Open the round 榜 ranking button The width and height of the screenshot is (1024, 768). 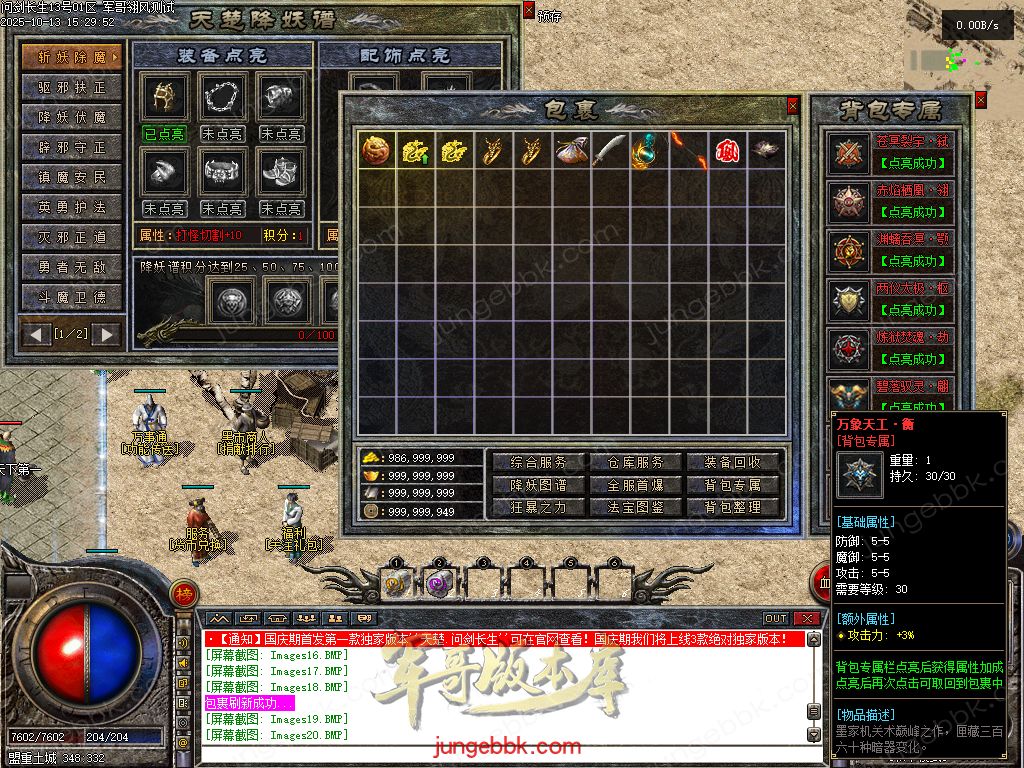click(183, 594)
